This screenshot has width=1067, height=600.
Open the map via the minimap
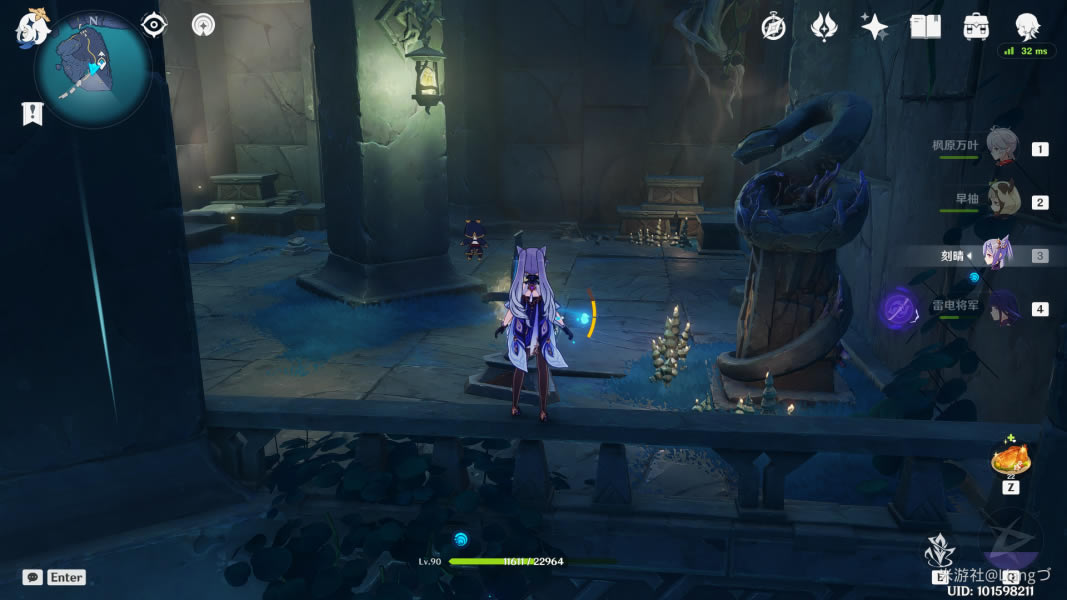click(x=92, y=68)
